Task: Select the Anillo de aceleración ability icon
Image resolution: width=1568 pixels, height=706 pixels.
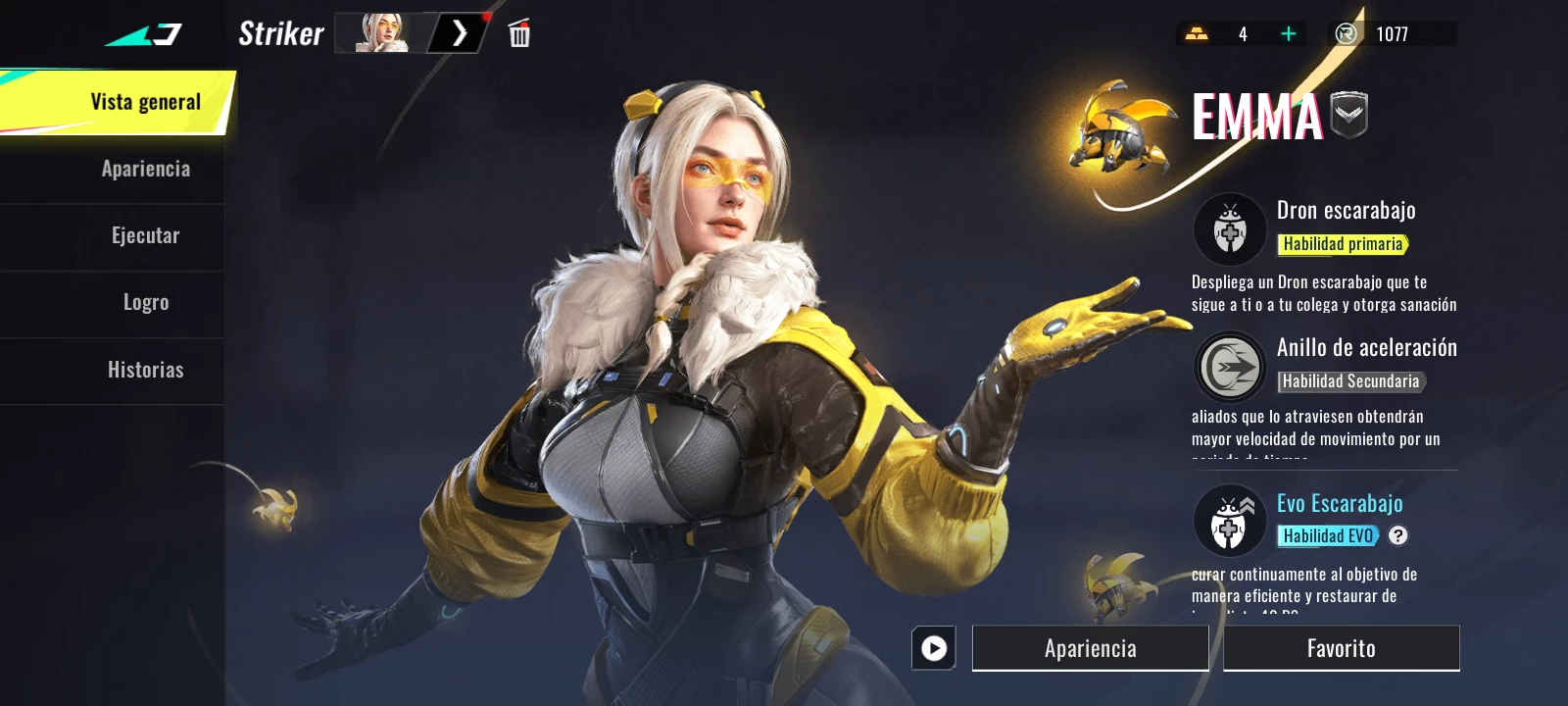Action: click(x=1230, y=367)
